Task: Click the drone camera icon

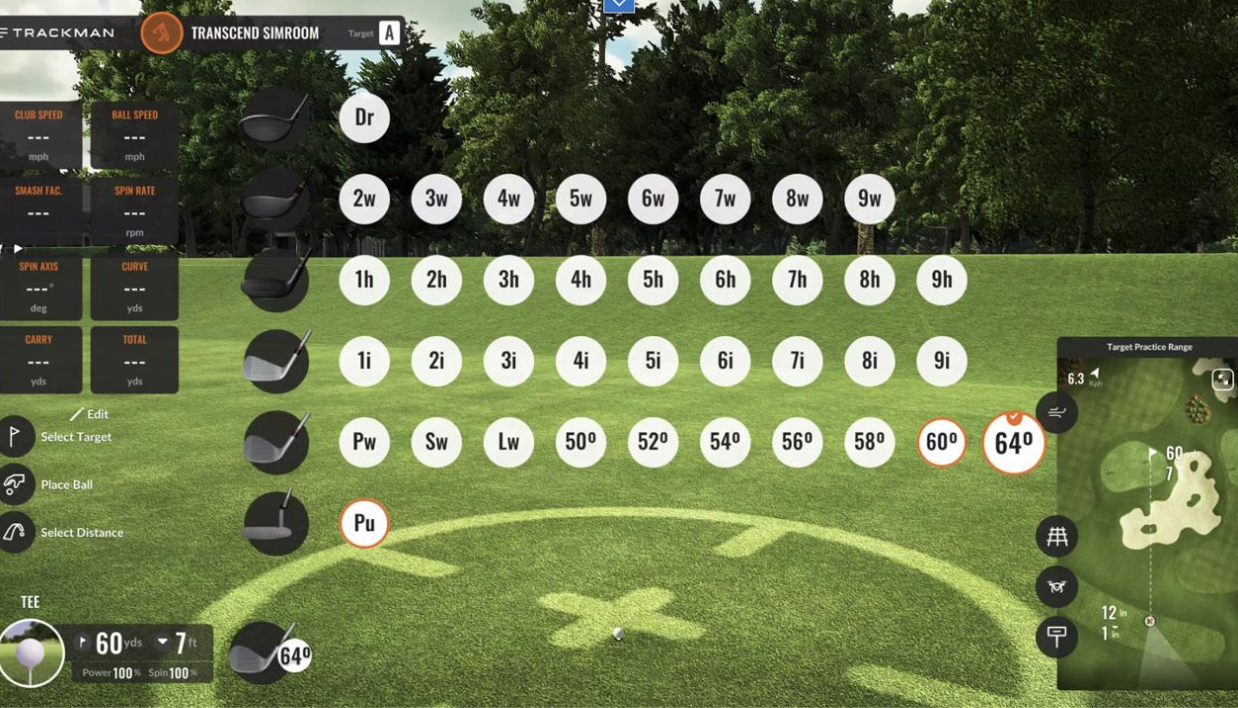Action: coord(1056,587)
